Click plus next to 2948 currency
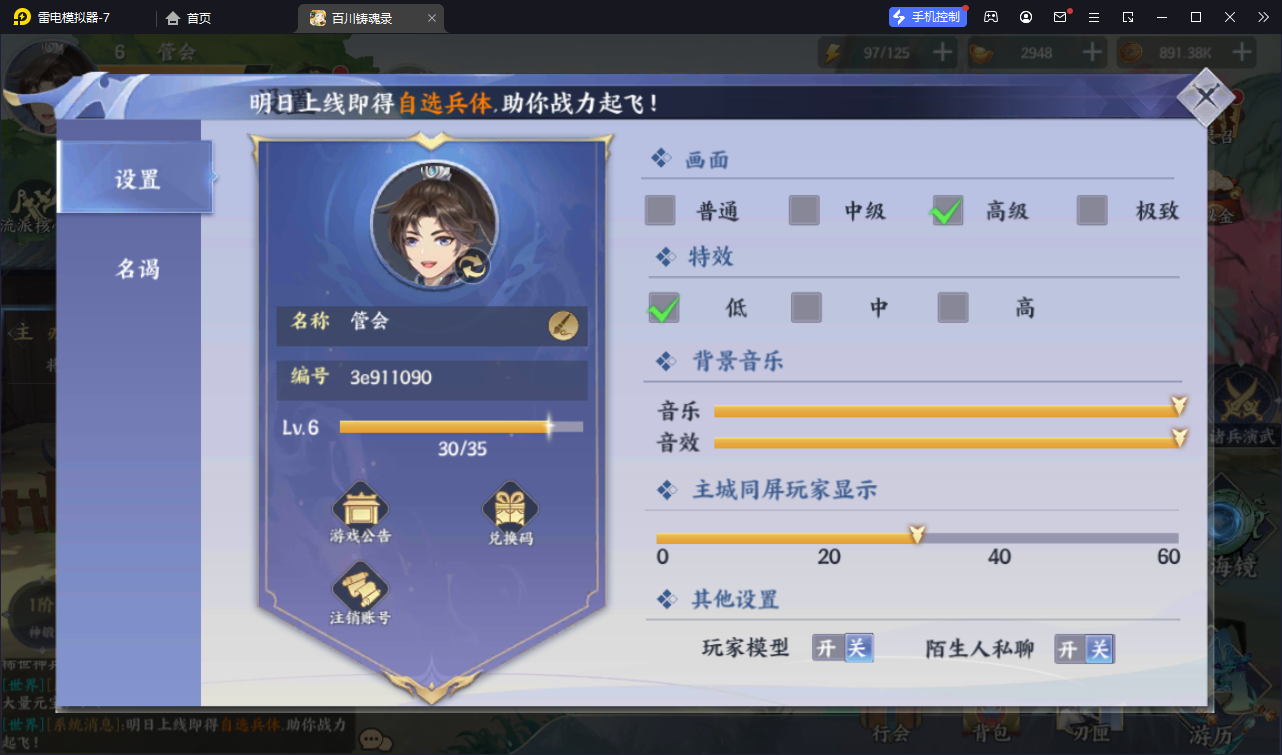The image size is (1282, 755). click(x=1090, y=52)
